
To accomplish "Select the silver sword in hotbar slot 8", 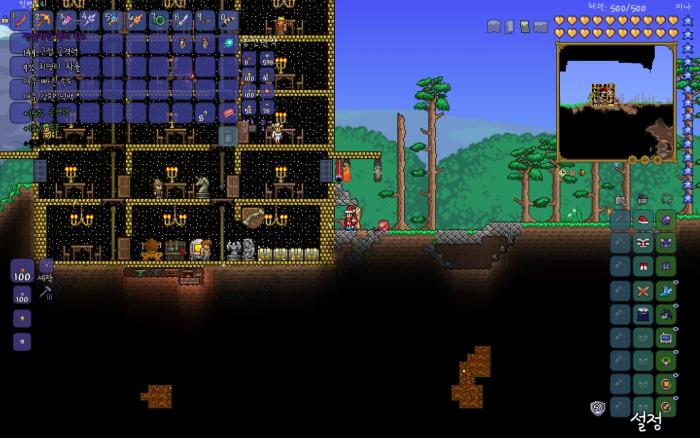I will pyautogui.click(x=181, y=20).
